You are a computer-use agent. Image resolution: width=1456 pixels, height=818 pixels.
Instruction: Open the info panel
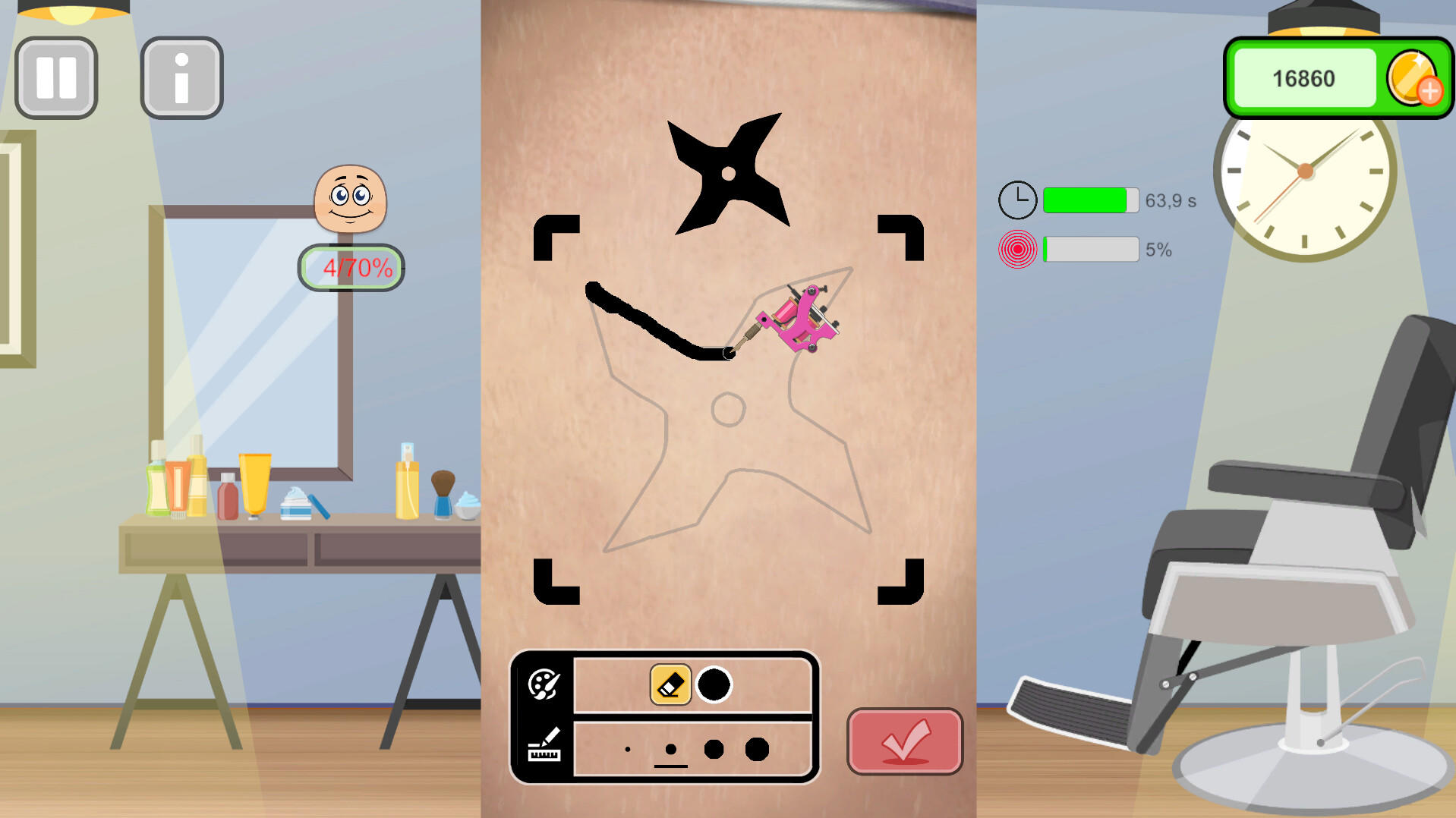pyautogui.click(x=181, y=77)
